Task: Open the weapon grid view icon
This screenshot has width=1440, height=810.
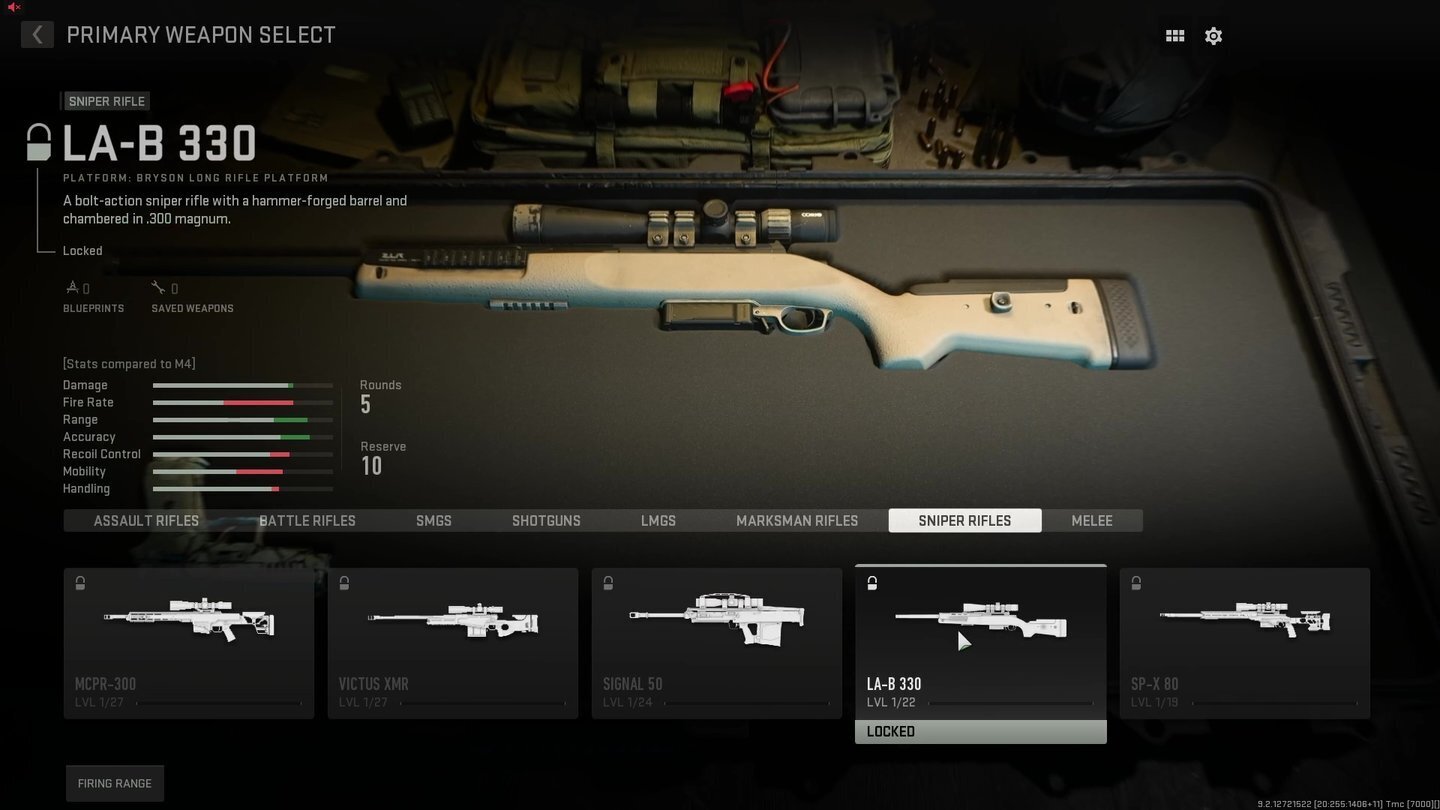Action: tap(1175, 35)
